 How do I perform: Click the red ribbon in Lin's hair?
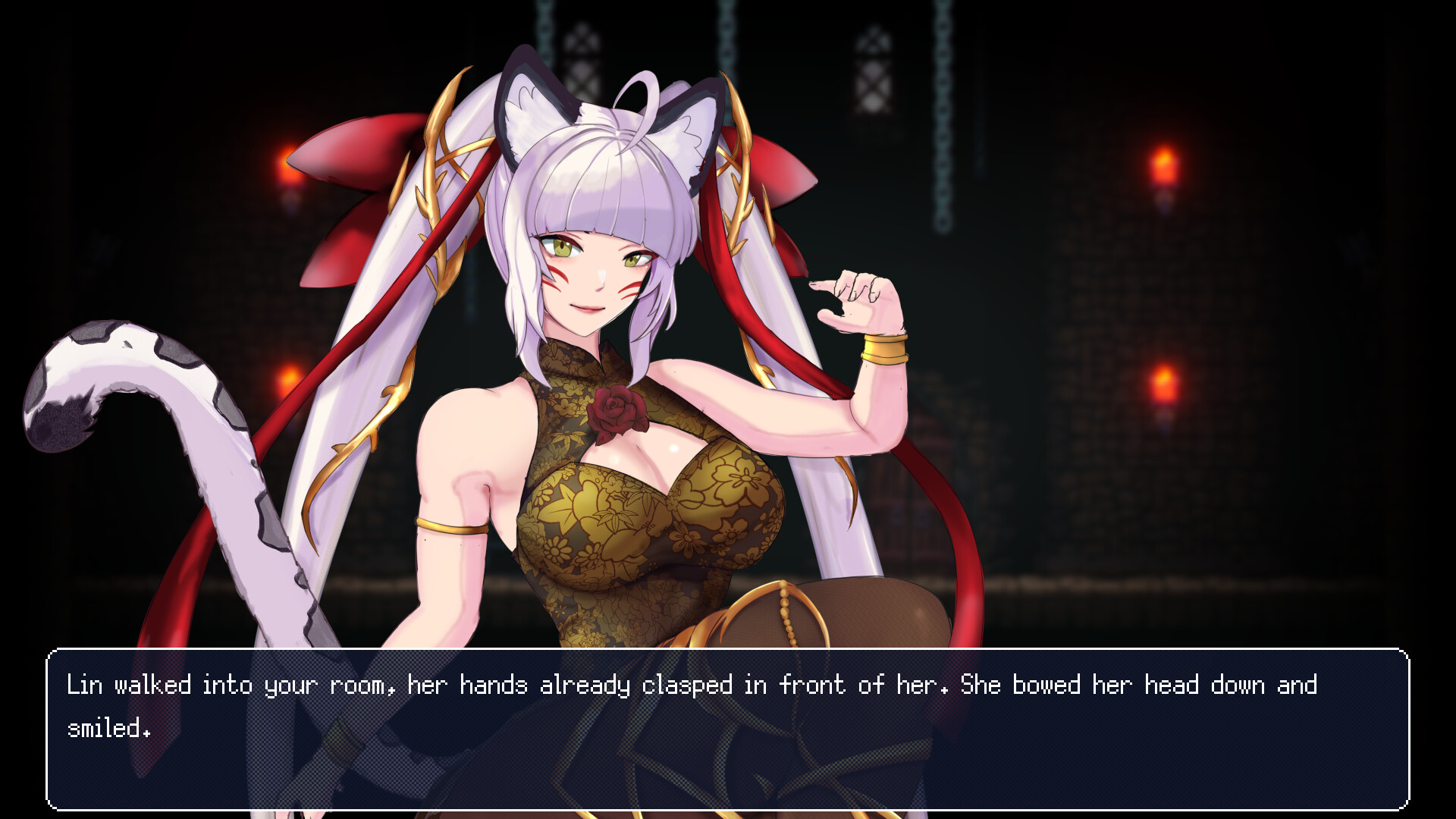[x=341, y=159]
